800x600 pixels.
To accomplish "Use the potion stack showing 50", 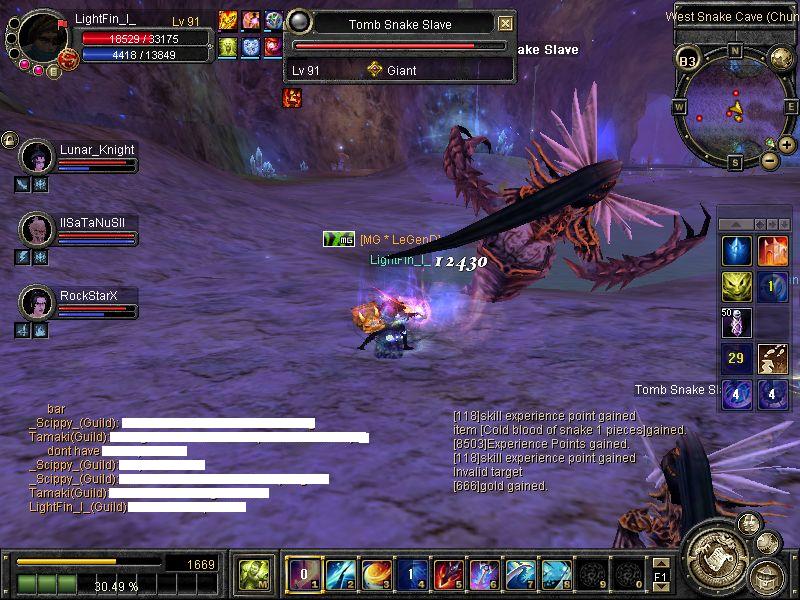I will pos(737,322).
